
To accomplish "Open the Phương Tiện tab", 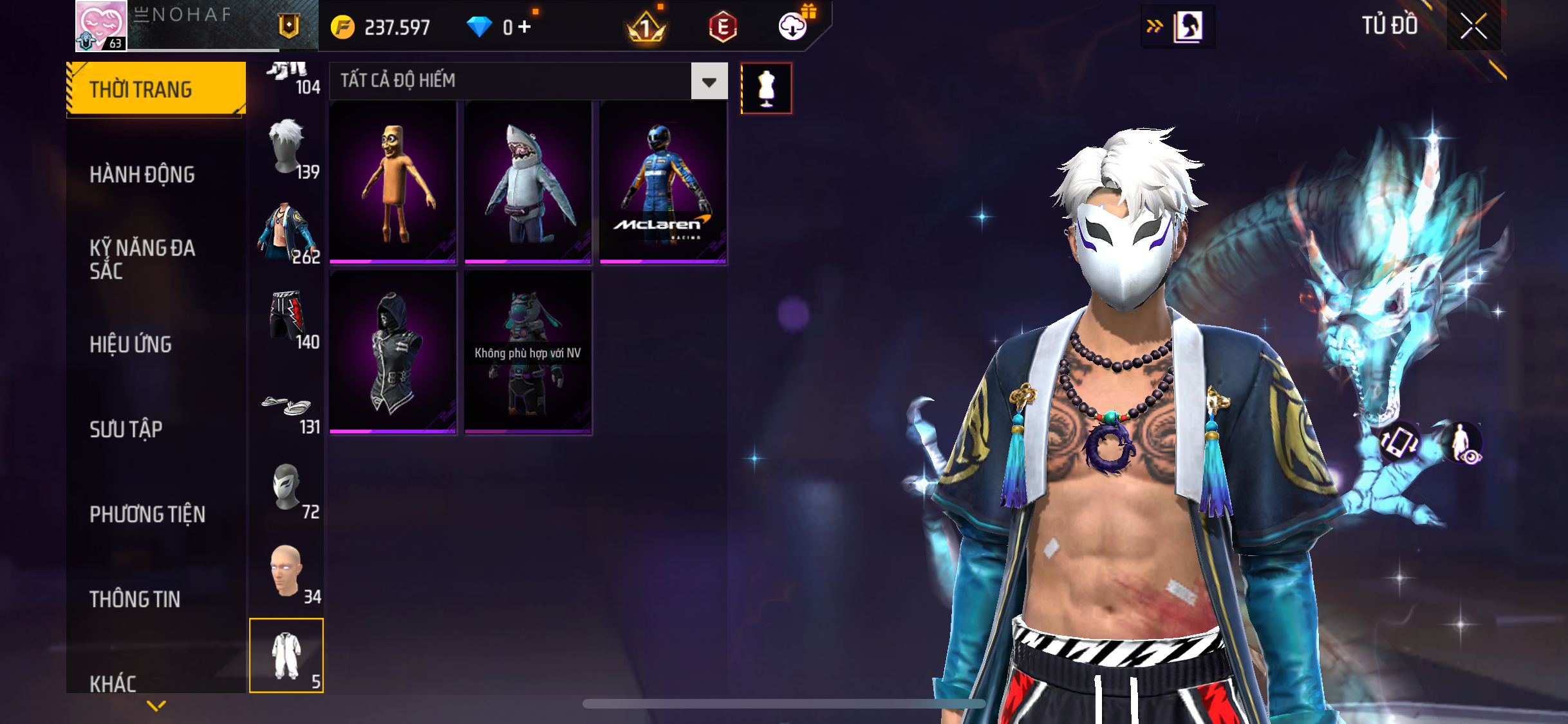I will tap(147, 514).
